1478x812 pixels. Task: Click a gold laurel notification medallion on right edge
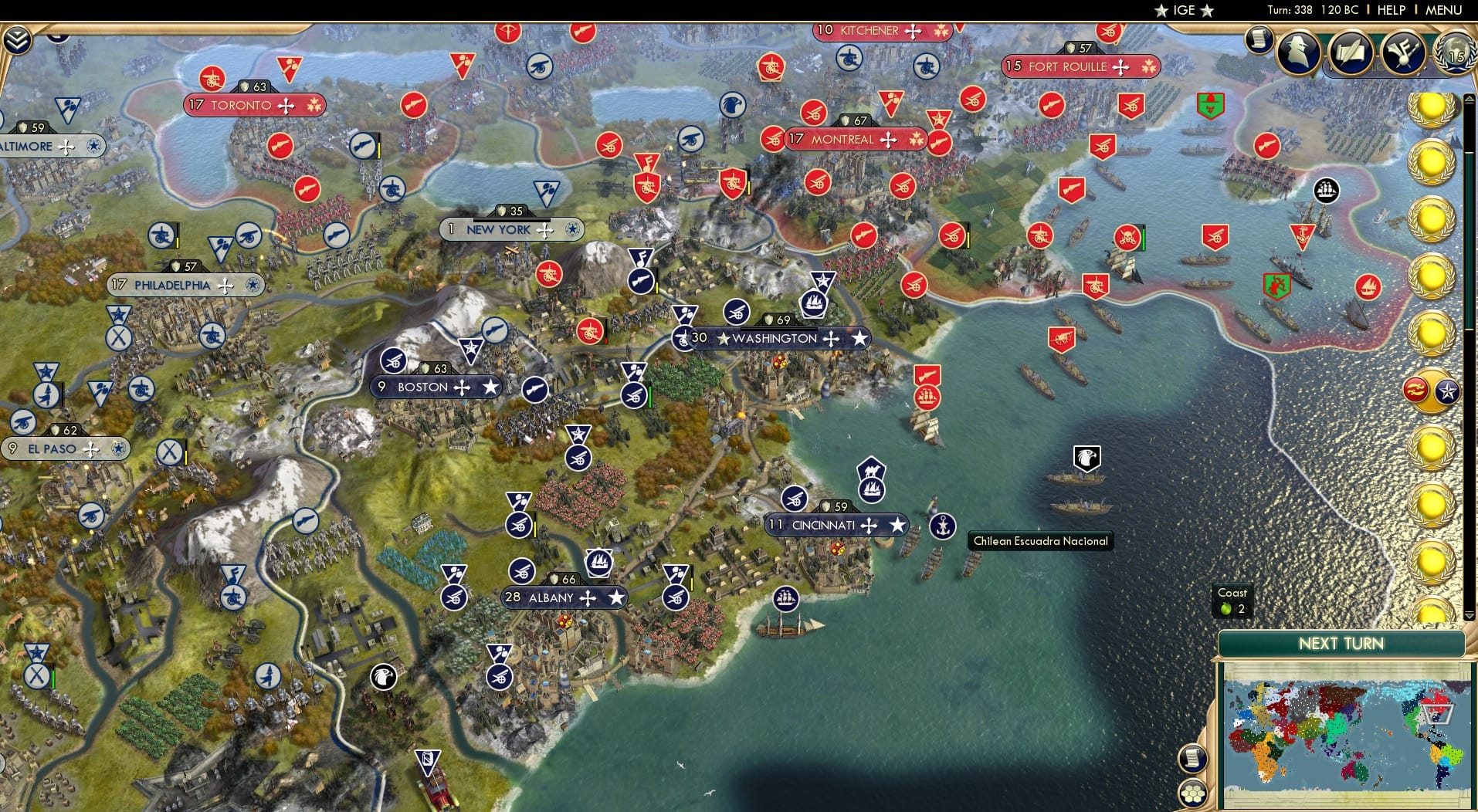pos(1429,163)
